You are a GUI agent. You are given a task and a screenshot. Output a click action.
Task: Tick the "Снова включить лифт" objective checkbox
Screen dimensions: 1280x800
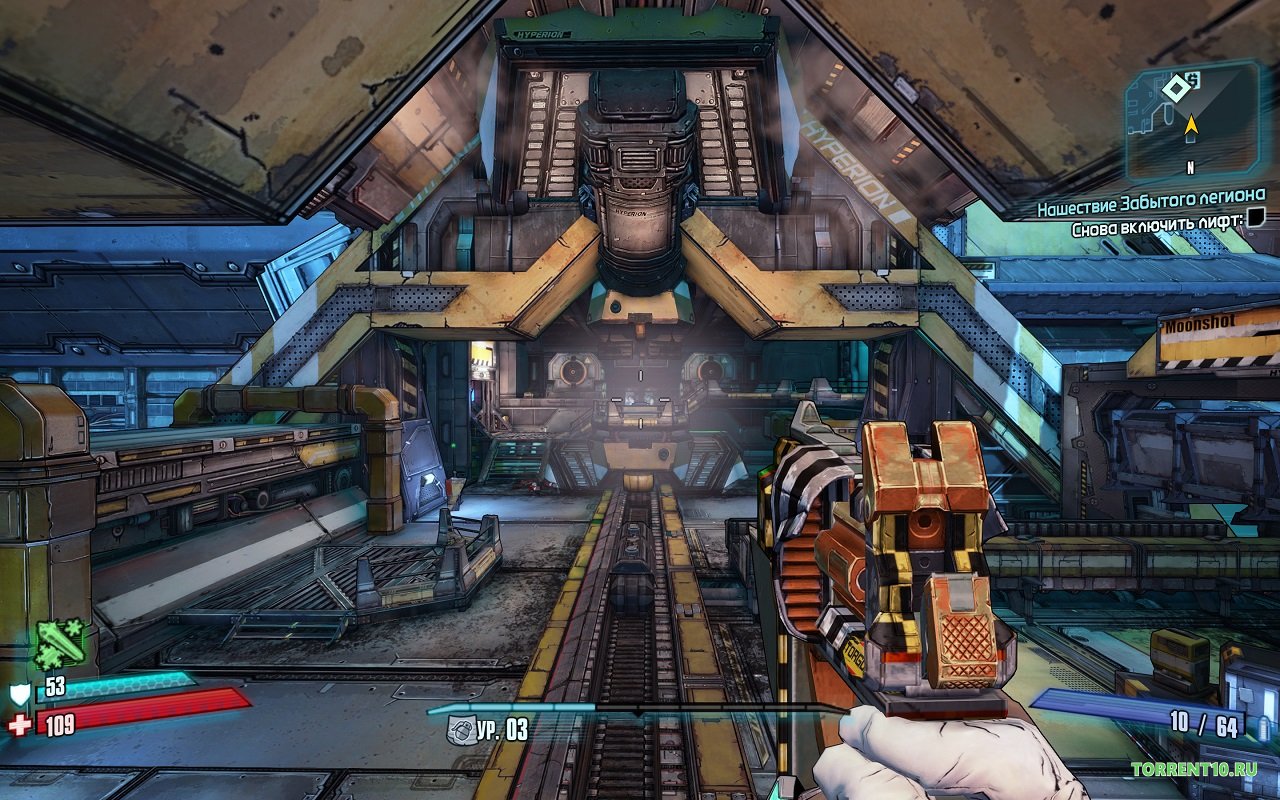pos(1257,217)
